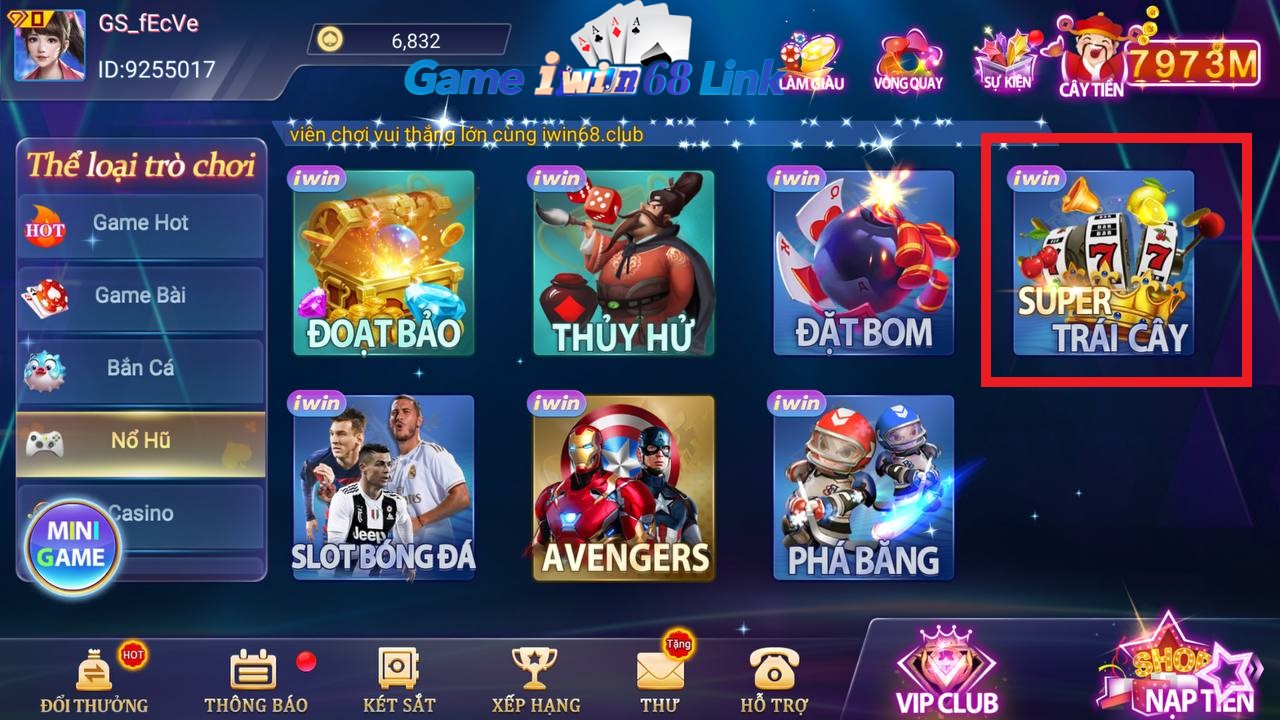Select the Đặt Bom game tile
The image size is (1280, 720).
coord(863,264)
